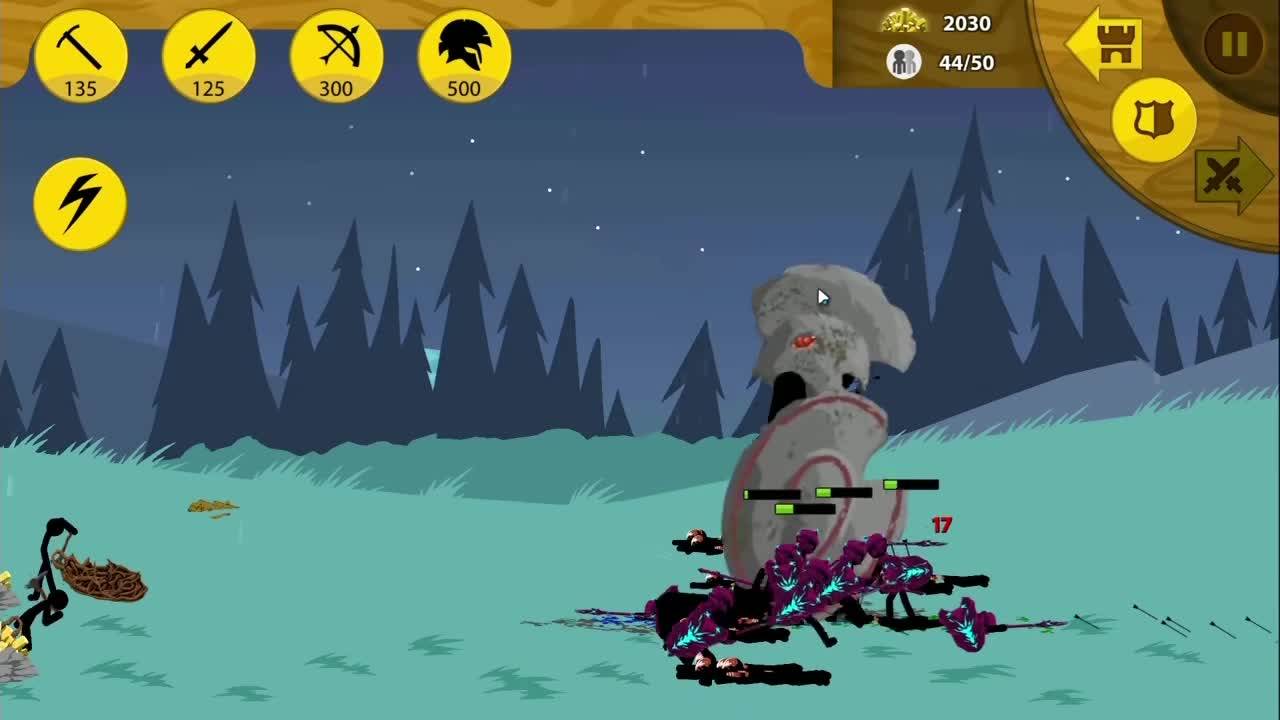This screenshot has height=720, width=1280.
Task: Recruit an Archidon archer for 300 gold
Action: coord(336,56)
